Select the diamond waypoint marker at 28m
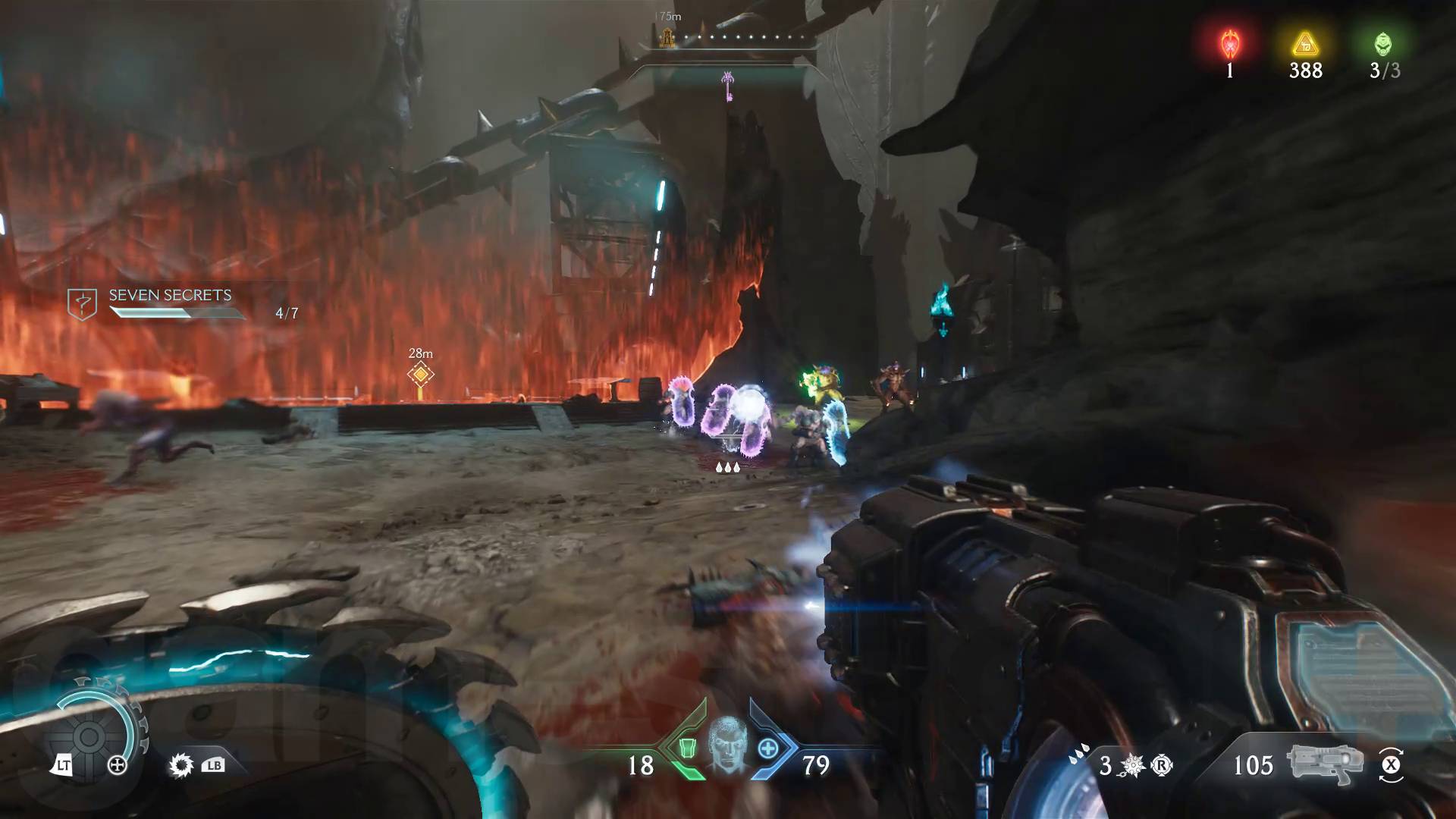Viewport: 1456px width, 819px height. [x=420, y=373]
